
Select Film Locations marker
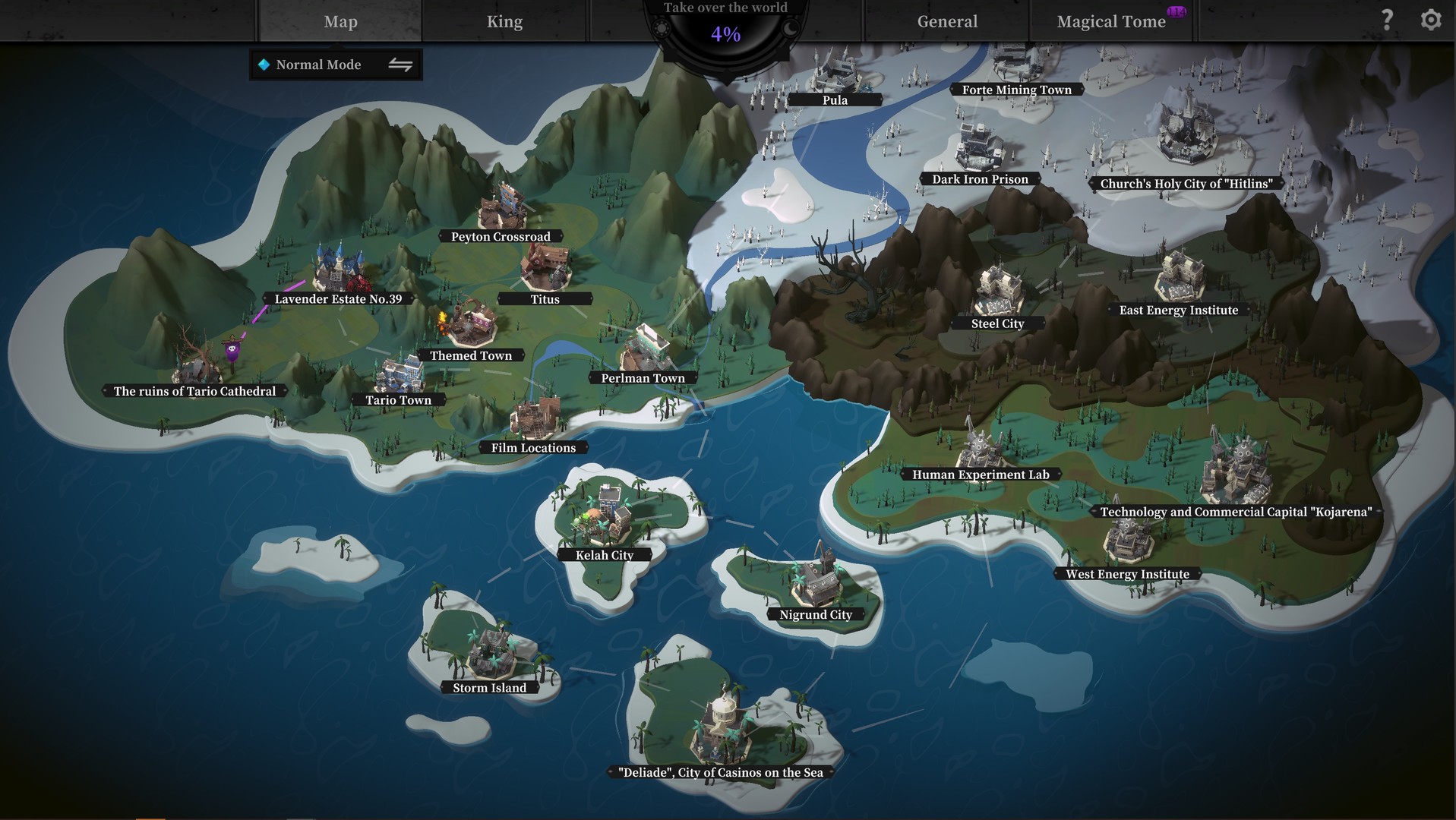pos(533,447)
